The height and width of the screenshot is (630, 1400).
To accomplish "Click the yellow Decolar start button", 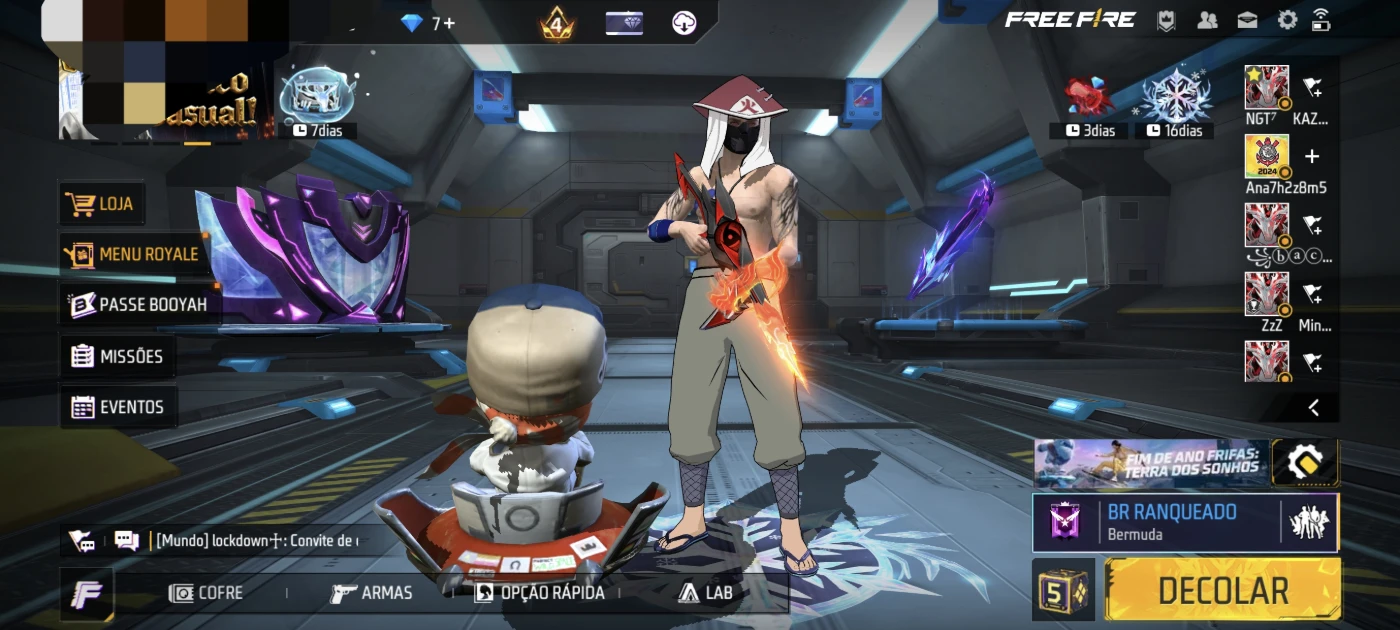I will coord(1222,590).
